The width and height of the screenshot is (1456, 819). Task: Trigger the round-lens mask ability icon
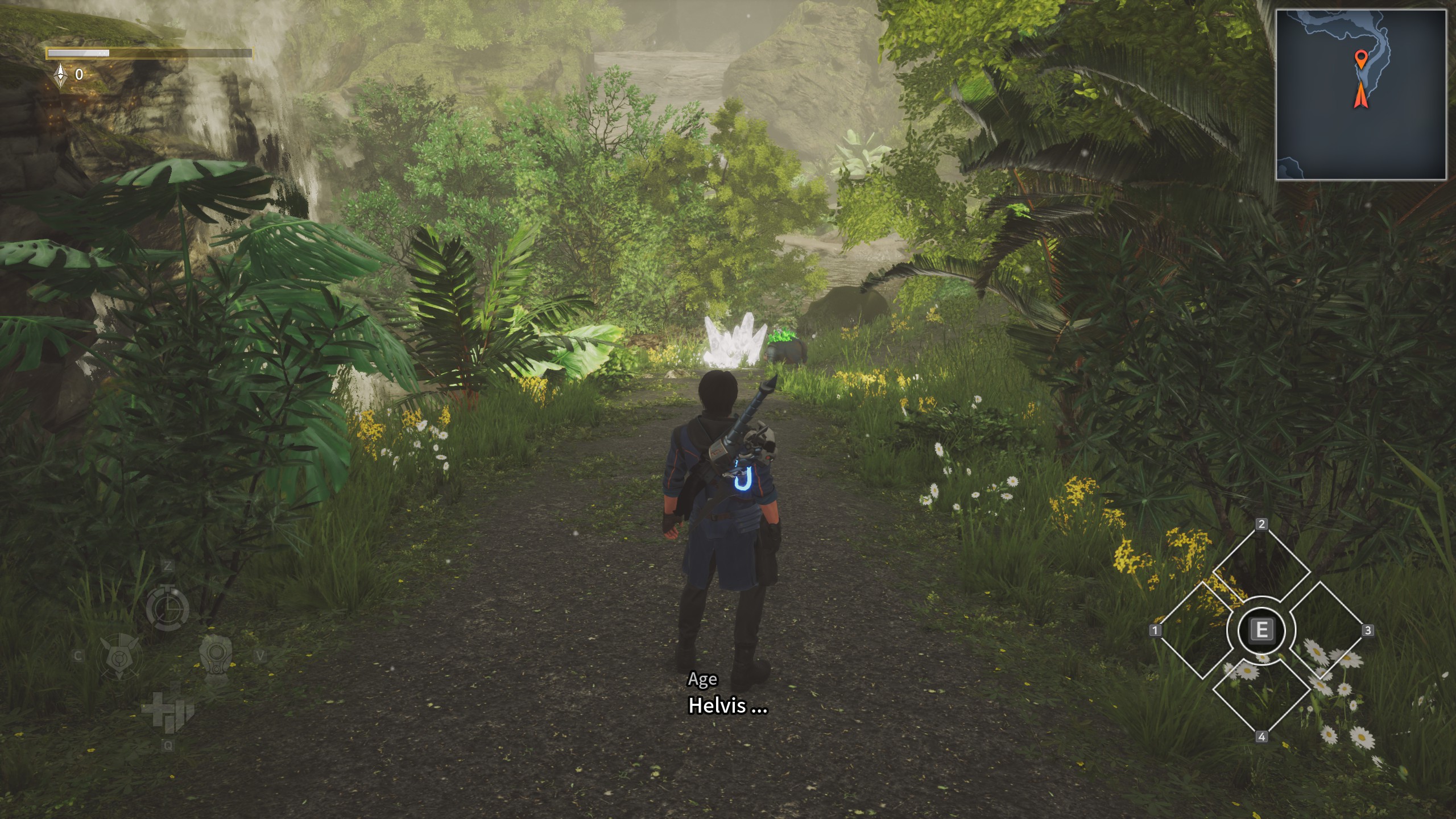pos(216,658)
